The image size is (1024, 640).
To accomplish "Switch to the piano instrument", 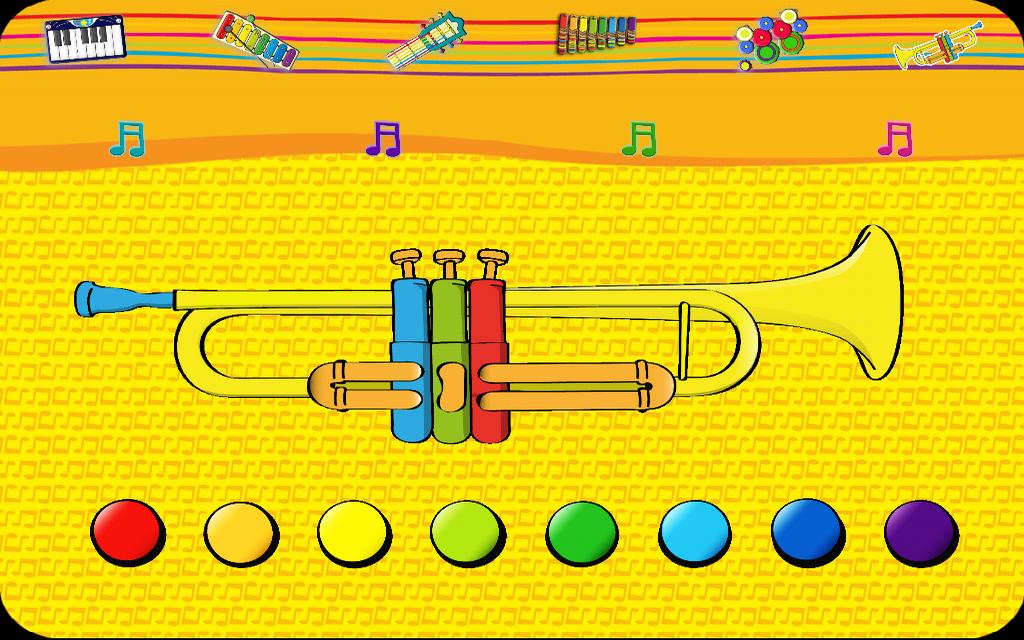I will click(x=85, y=38).
